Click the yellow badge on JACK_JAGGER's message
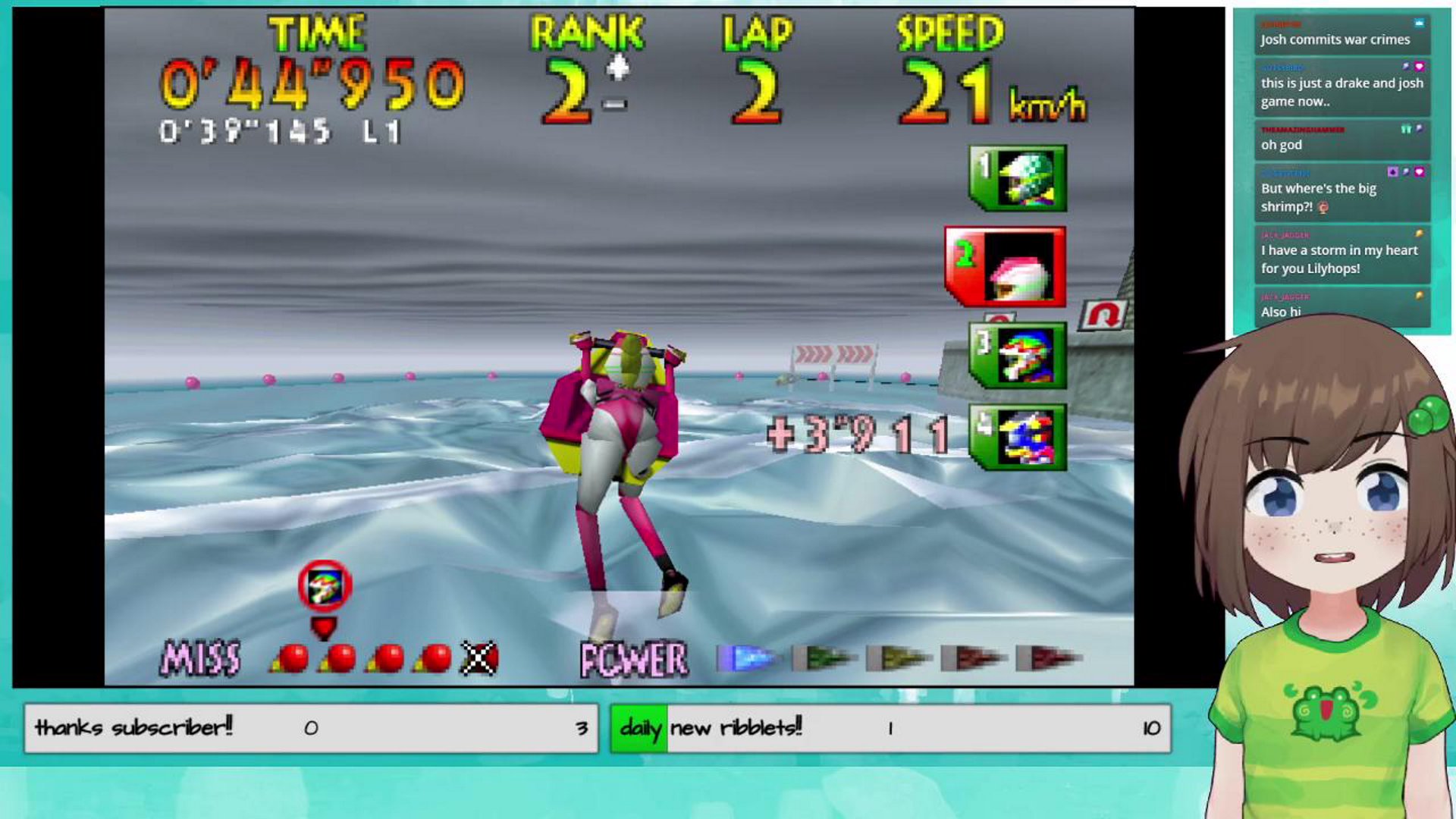The image size is (1456, 819). pos(1419,233)
